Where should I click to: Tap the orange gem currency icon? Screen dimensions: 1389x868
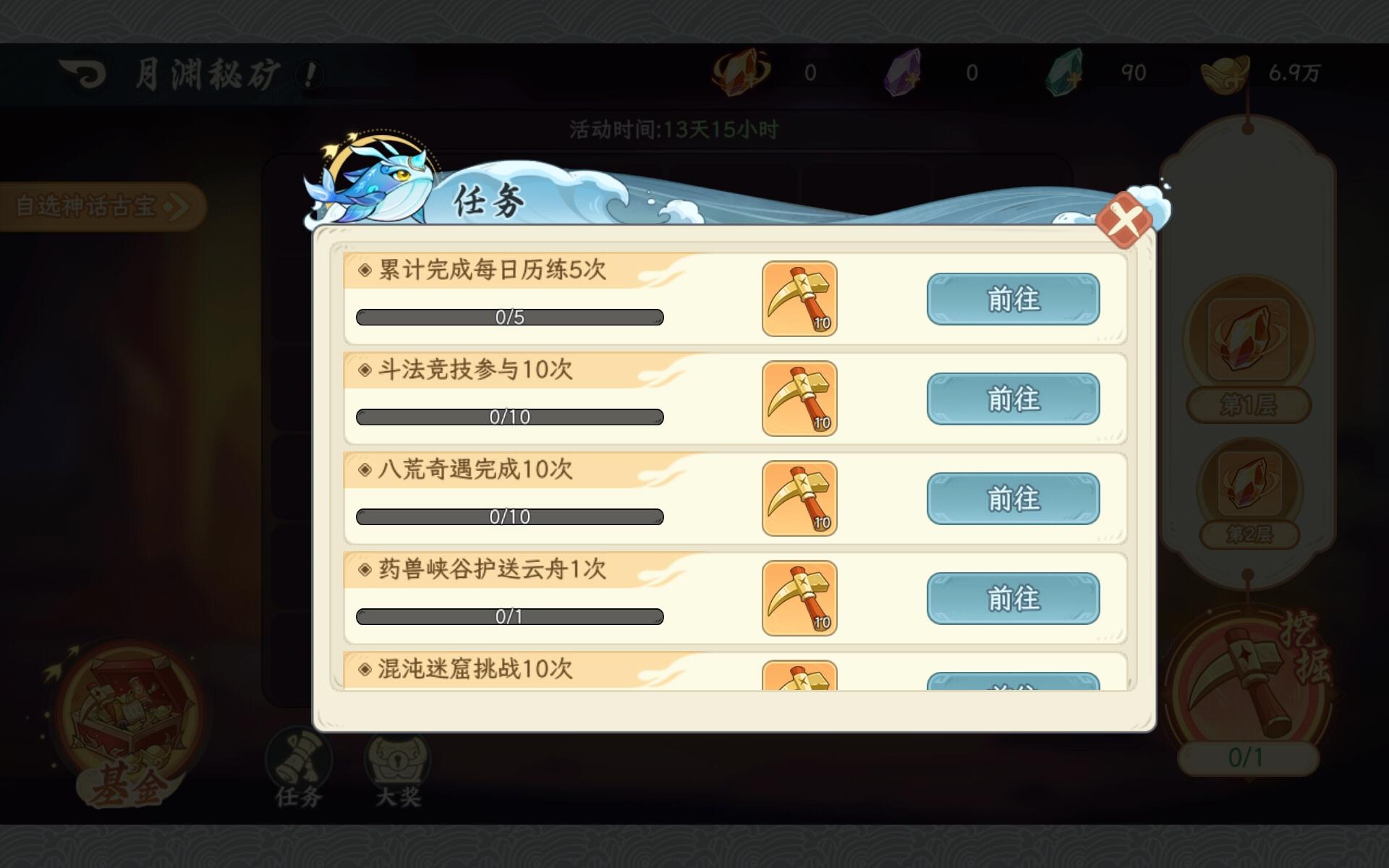click(x=742, y=72)
